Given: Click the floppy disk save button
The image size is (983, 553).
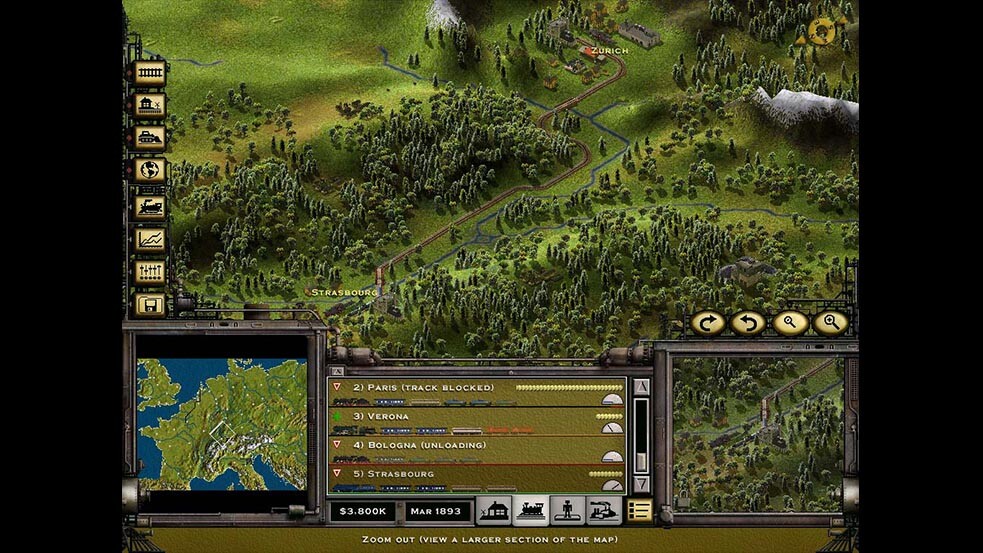Looking at the screenshot, I should [149, 304].
